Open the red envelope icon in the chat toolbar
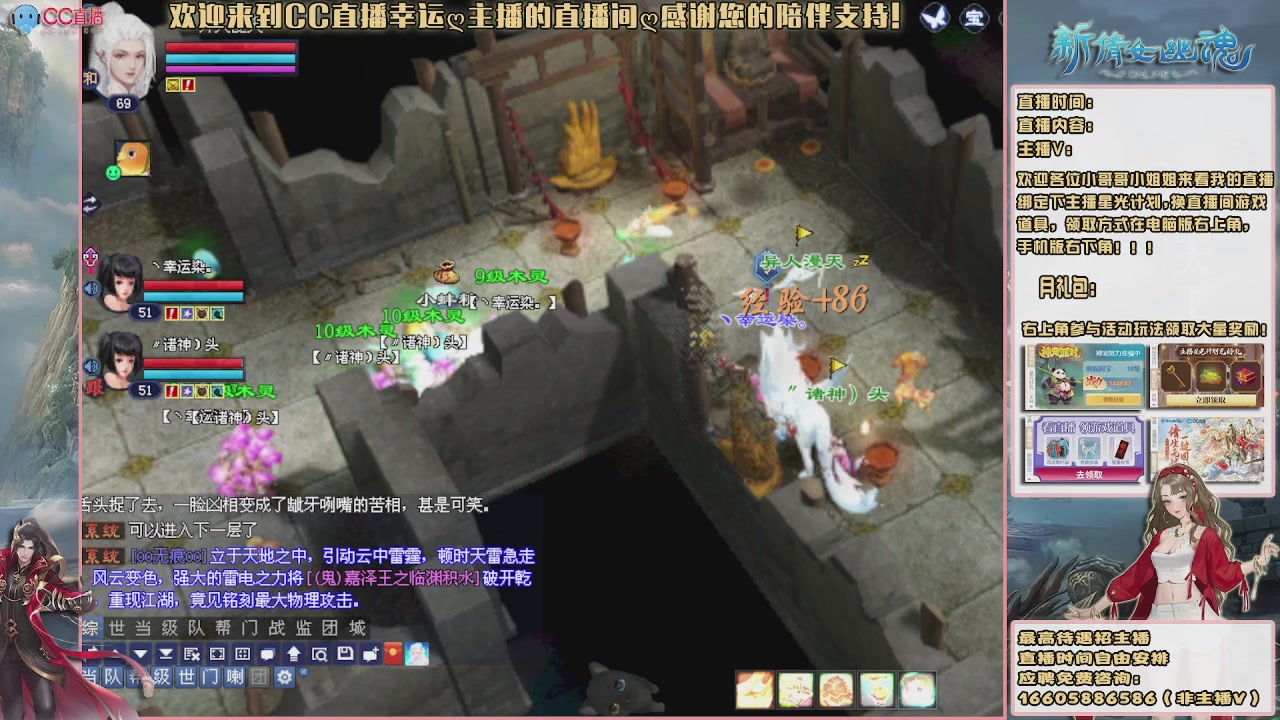Screen dimensions: 1280x720 393,653
